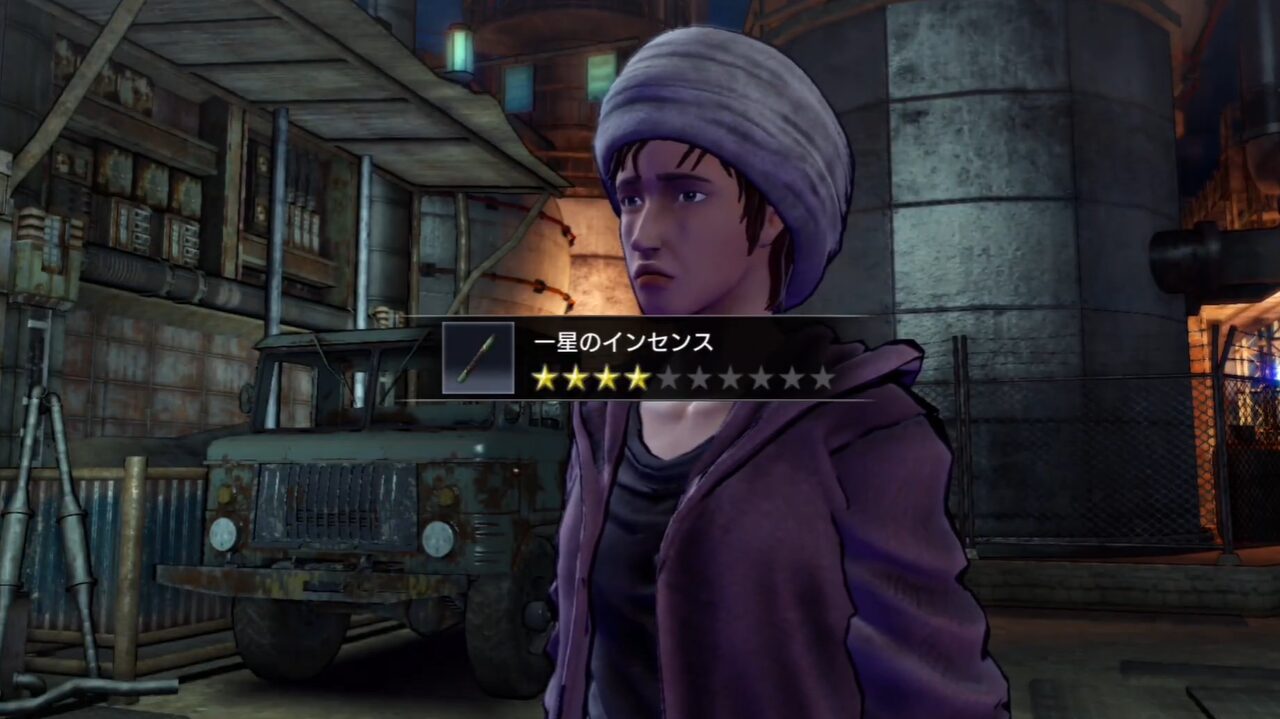Click the incense item icon in the notification
1280x719 pixels.
coord(478,358)
